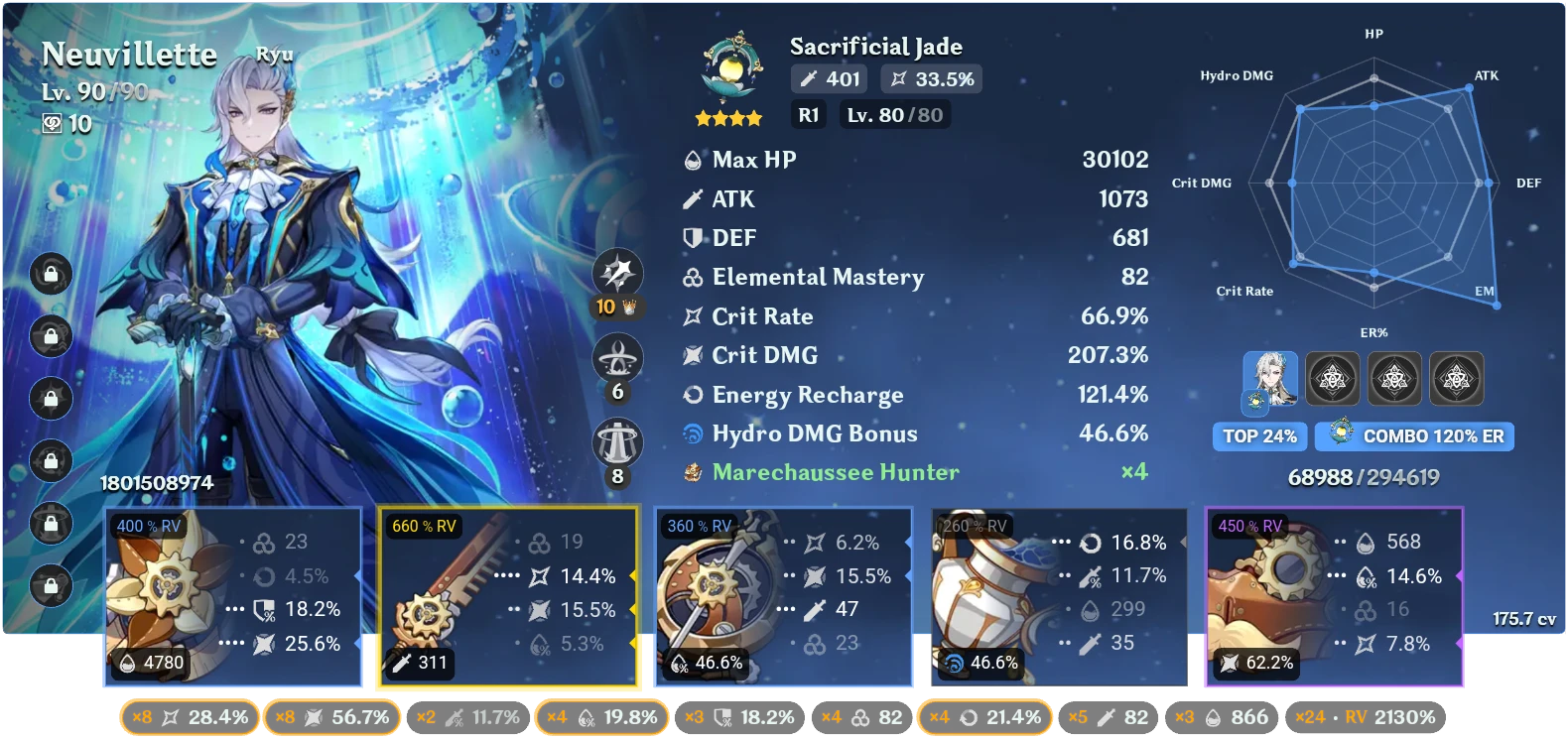This screenshot has width=1568, height=741.
Task: Select the flower artifact with 4780 HP
Action: (233, 595)
